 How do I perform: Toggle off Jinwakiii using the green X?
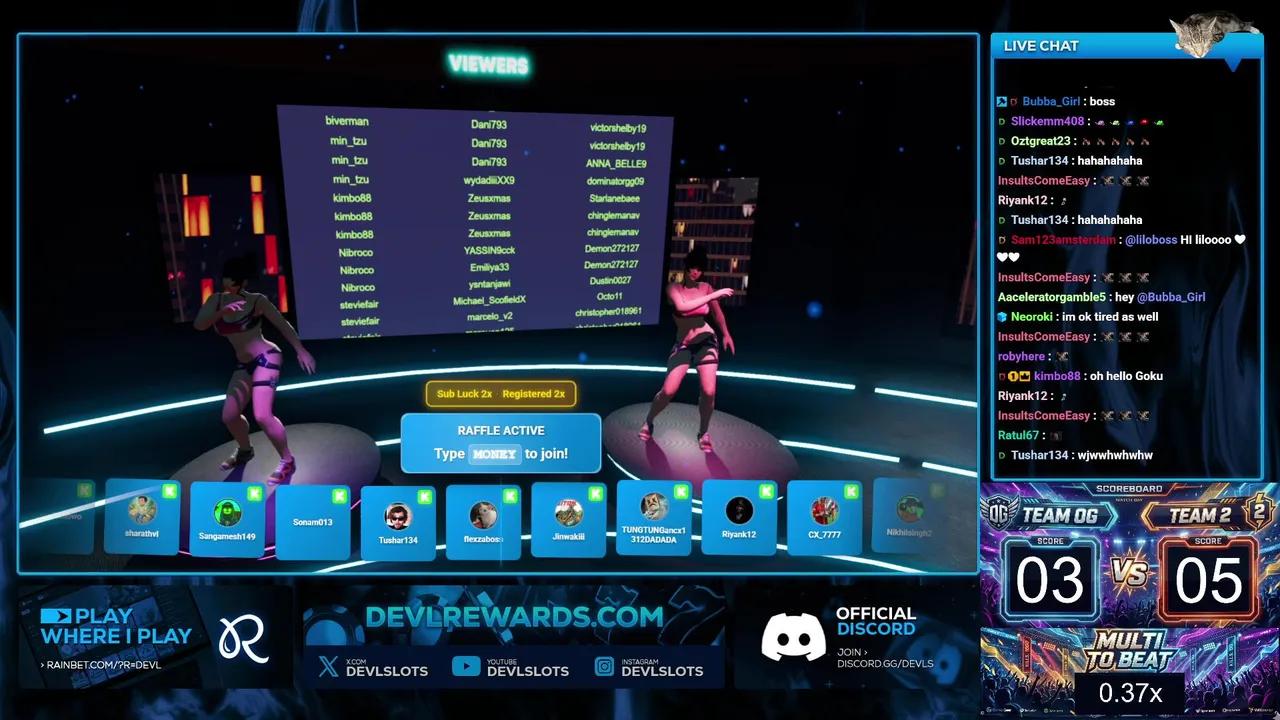coord(595,495)
